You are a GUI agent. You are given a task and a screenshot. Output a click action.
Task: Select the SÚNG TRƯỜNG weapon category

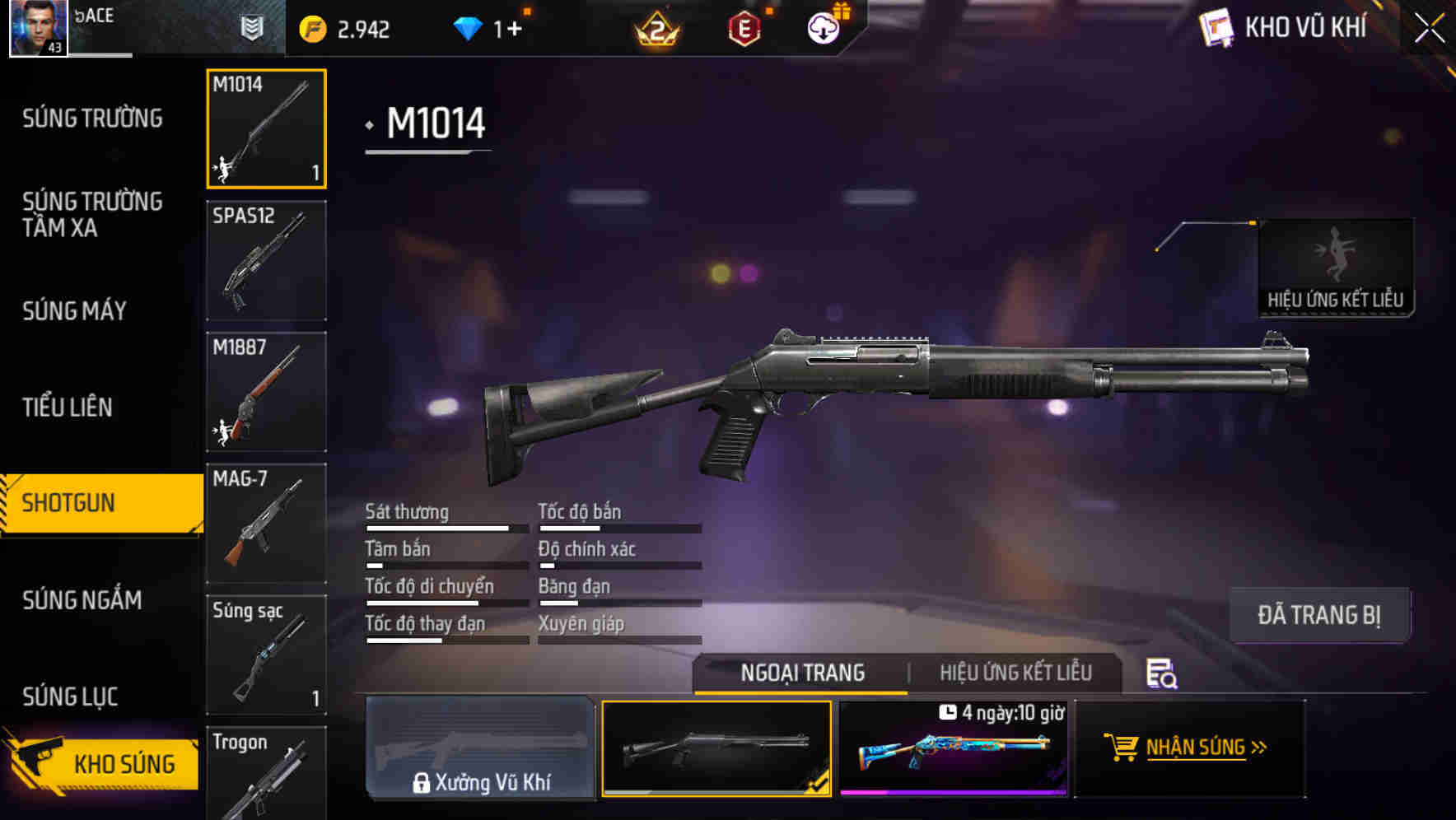click(93, 118)
